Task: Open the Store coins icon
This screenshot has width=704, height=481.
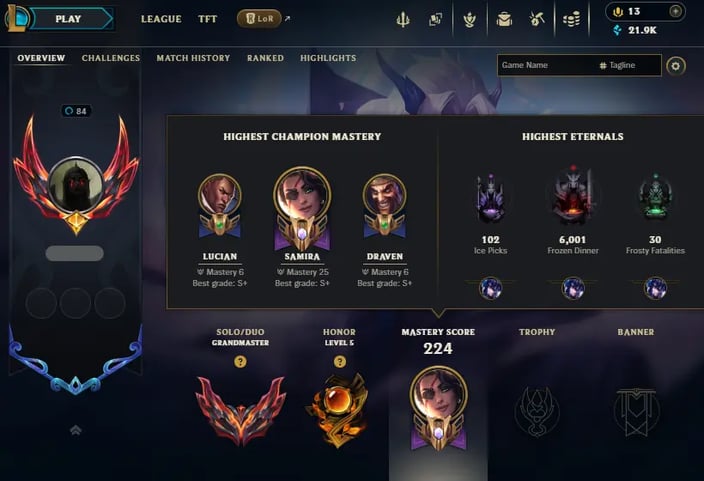Action: click(x=571, y=19)
